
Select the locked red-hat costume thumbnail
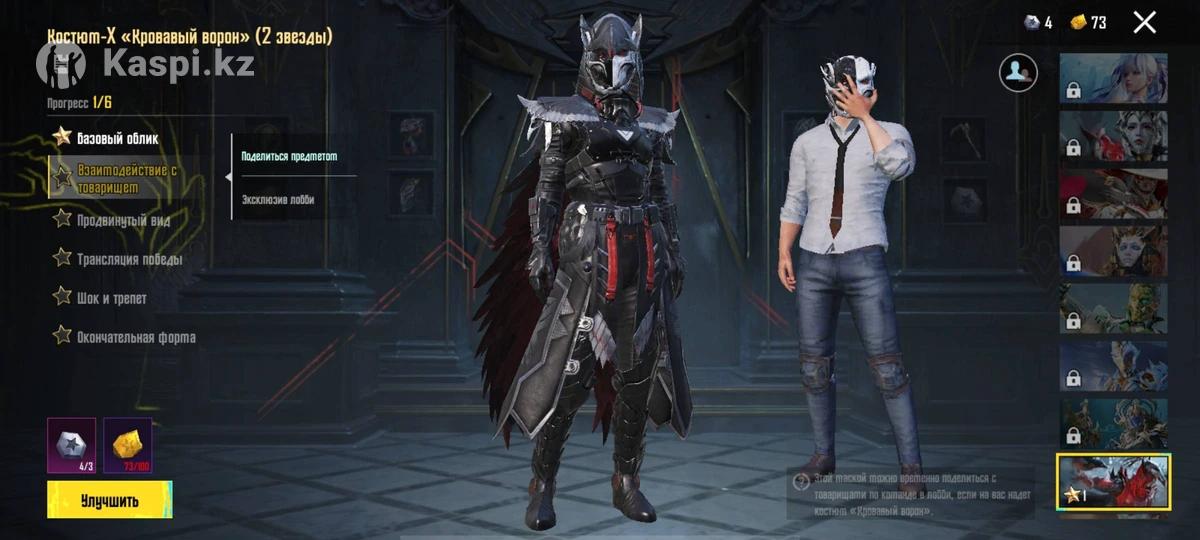(x=1113, y=194)
